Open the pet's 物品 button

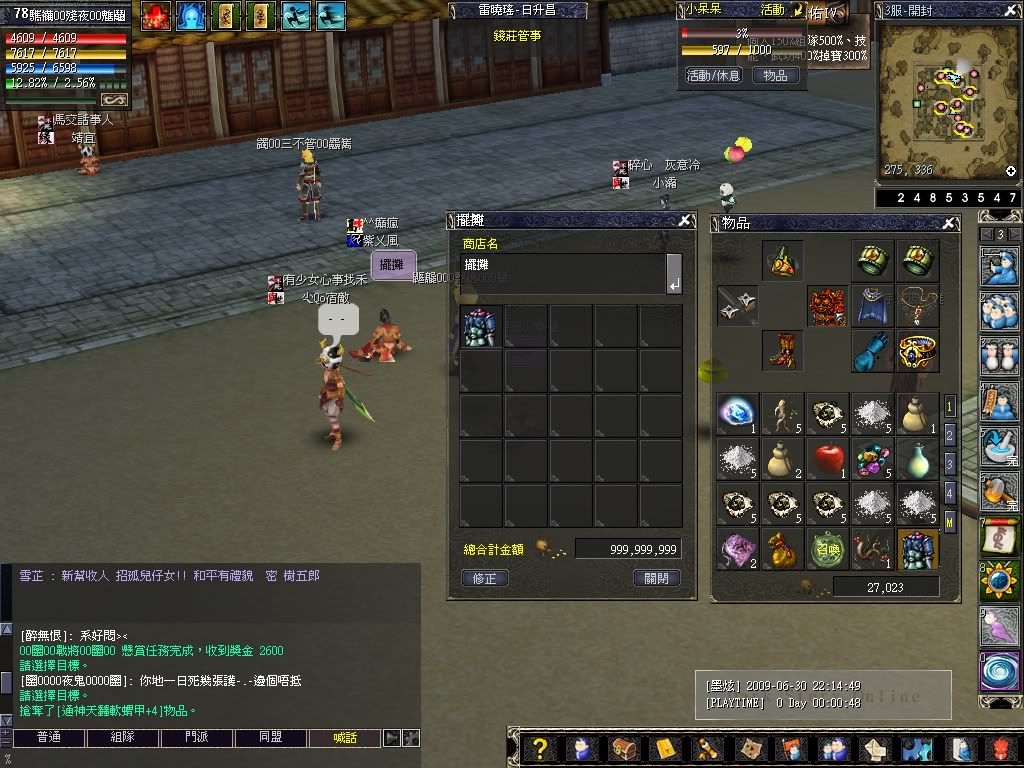click(x=775, y=75)
